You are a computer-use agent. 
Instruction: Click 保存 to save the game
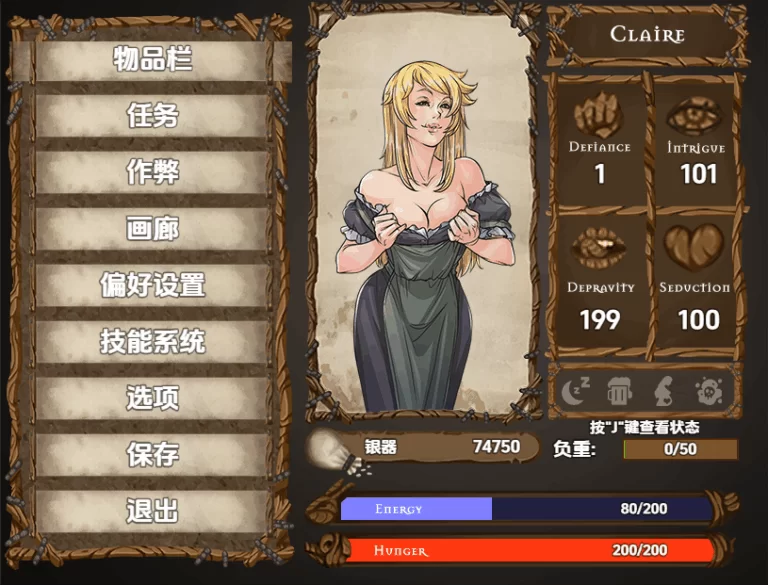click(x=153, y=455)
